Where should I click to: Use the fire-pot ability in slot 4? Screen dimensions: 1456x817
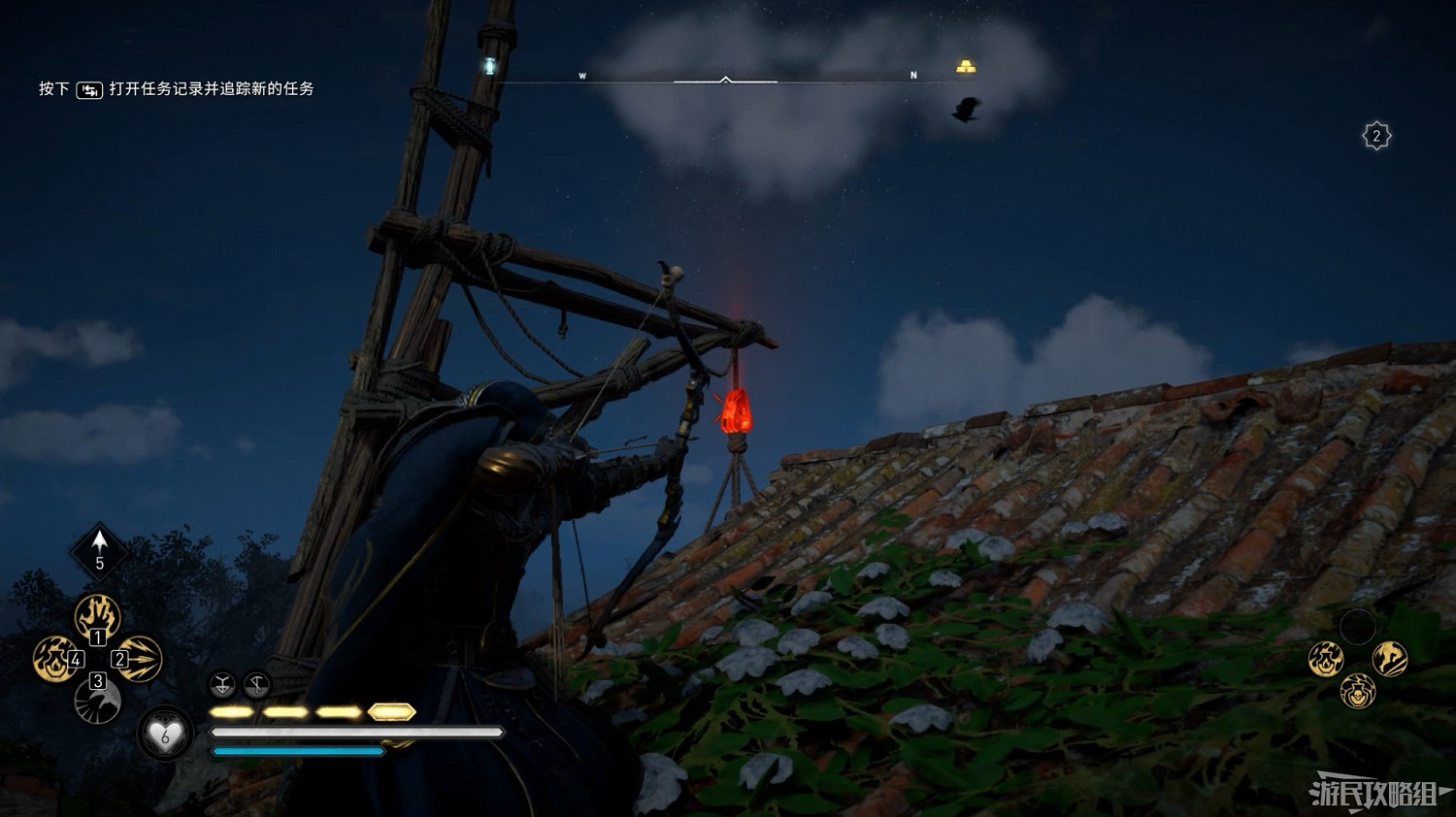pyautogui.click(x=53, y=658)
